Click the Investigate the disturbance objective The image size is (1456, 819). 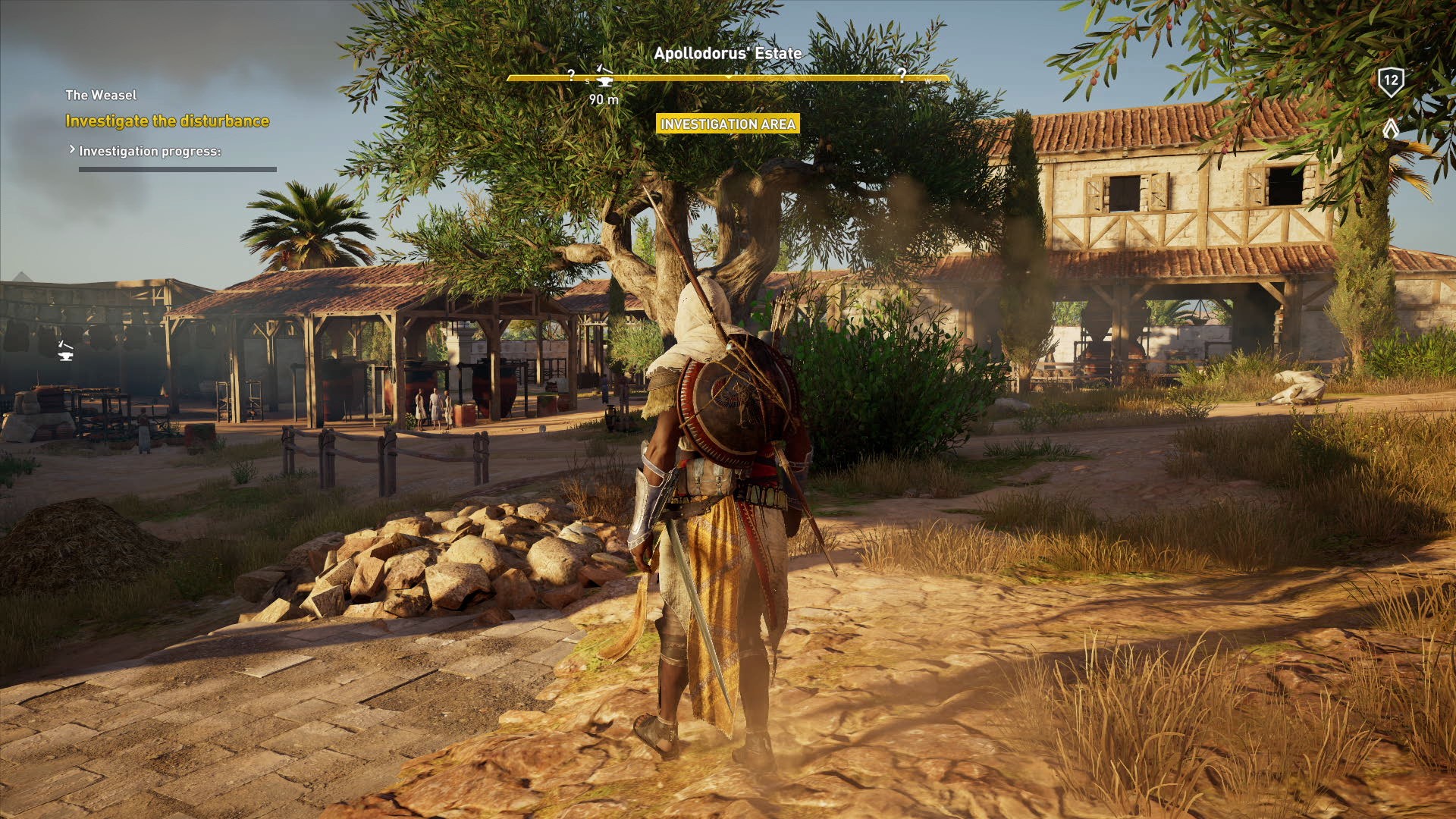167,121
